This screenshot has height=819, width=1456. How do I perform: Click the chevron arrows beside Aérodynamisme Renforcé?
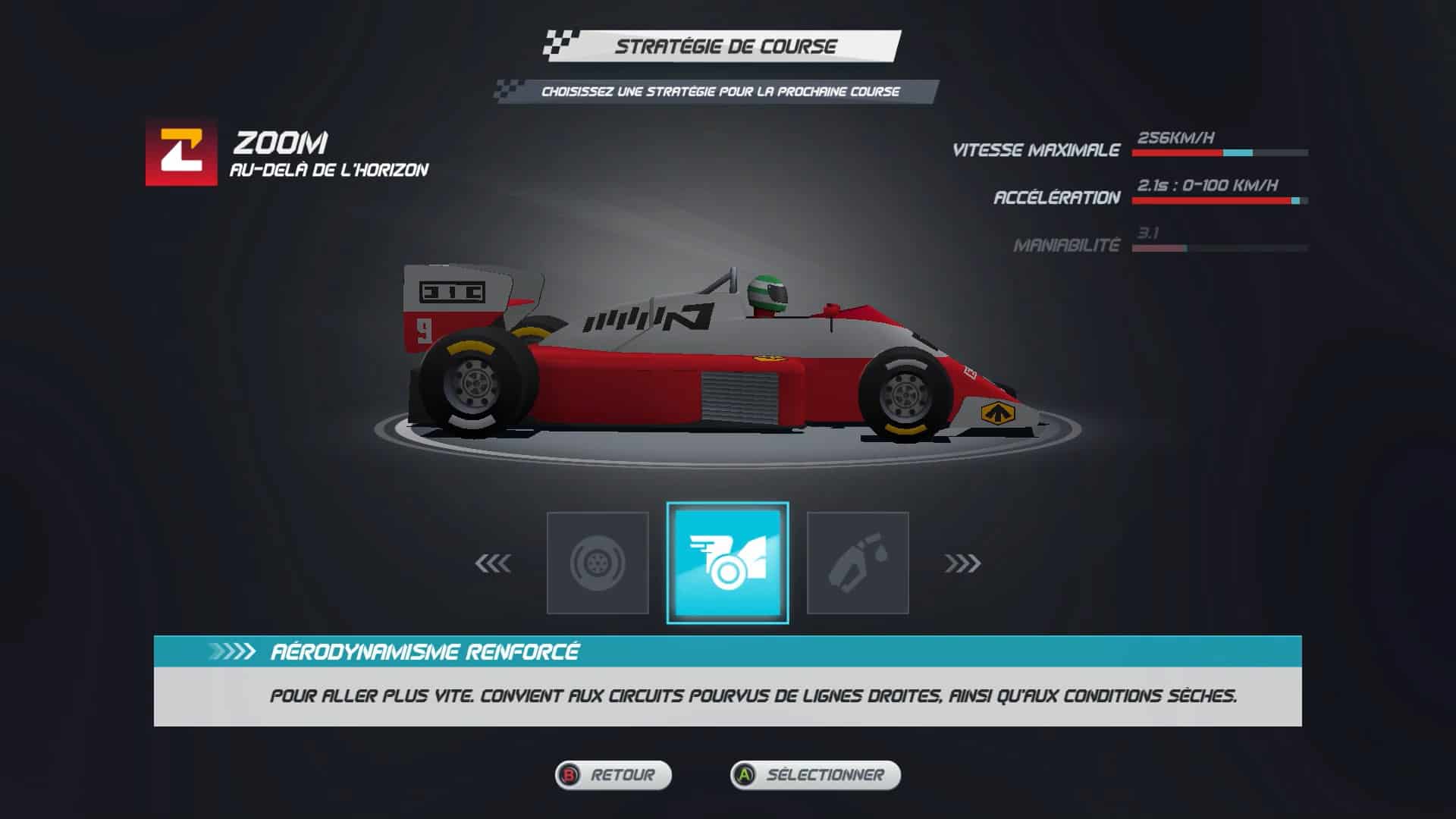pyautogui.click(x=231, y=650)
